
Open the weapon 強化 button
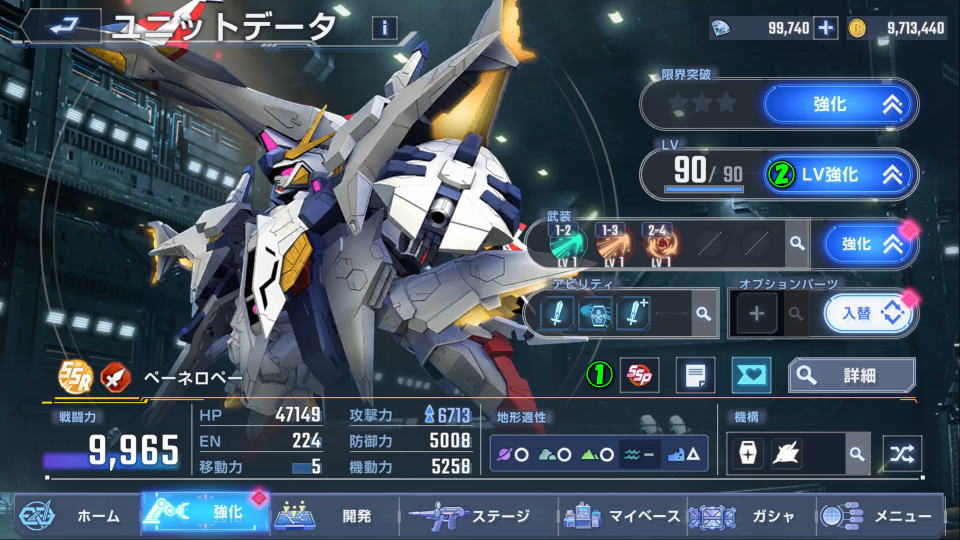[x=868, y=244]
